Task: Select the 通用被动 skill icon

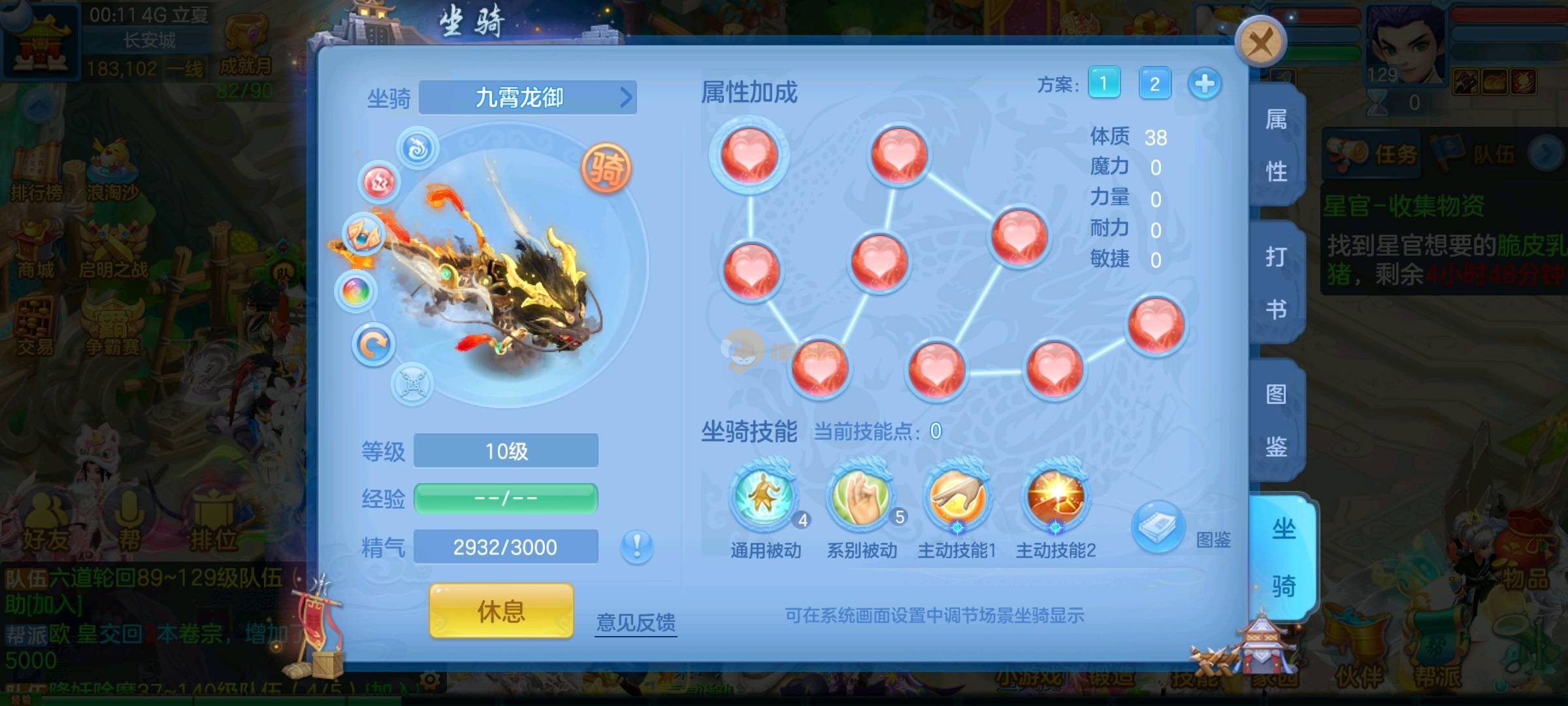Action: [764, 498]
